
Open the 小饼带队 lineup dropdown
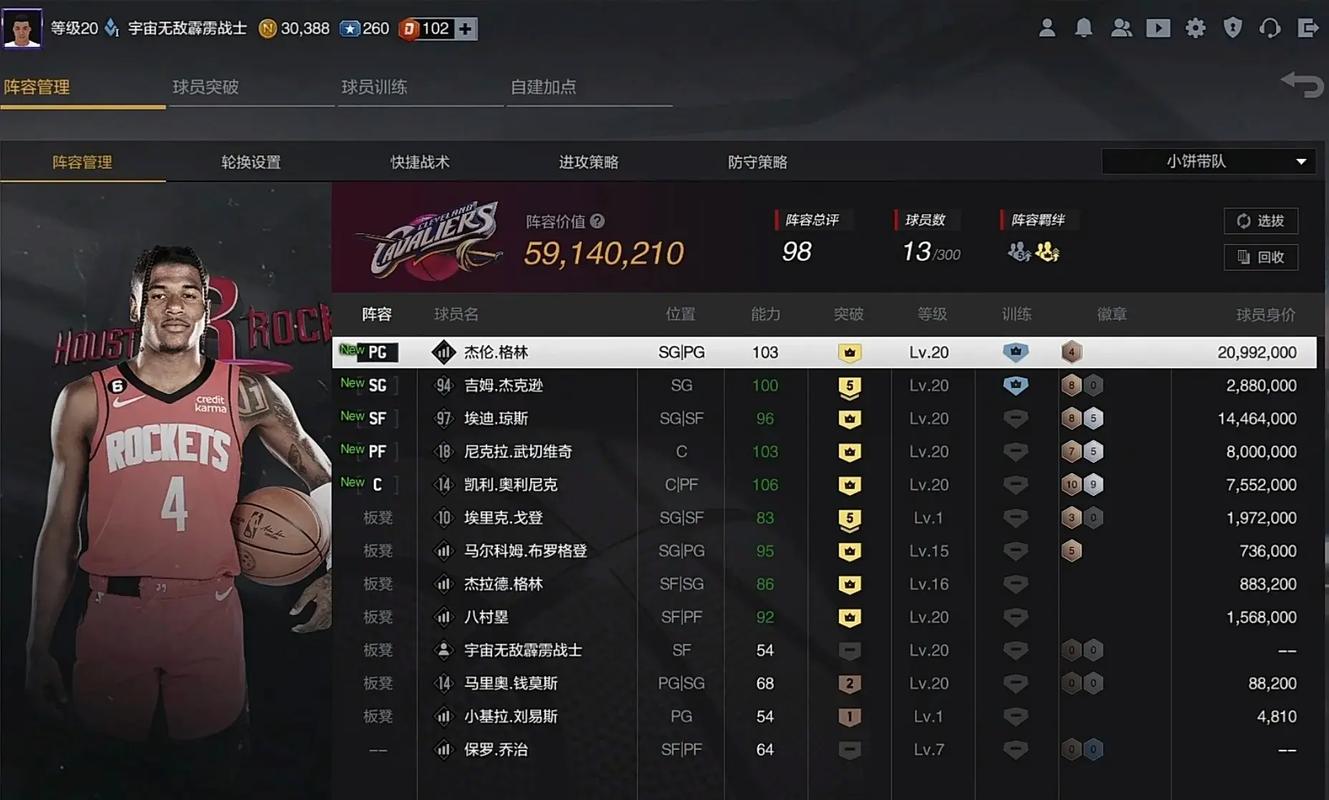point(1208,161)
